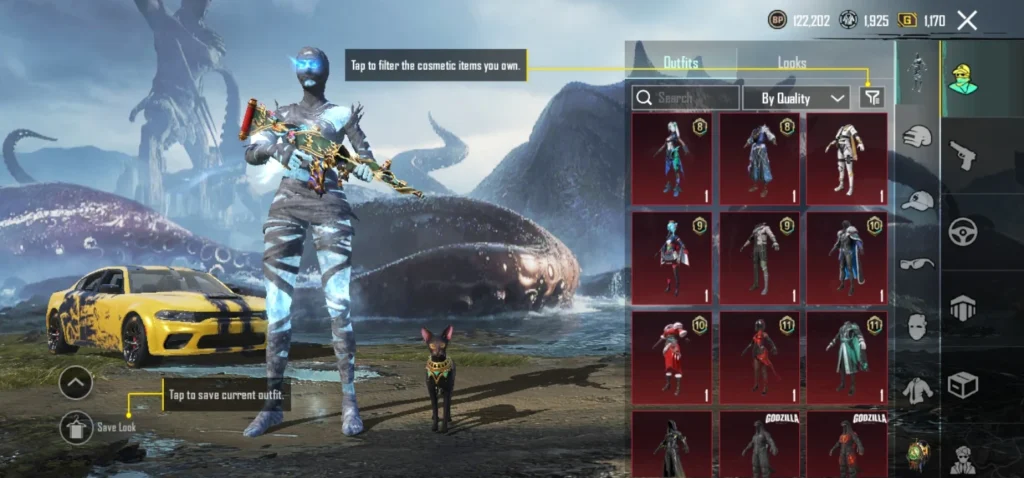Select the Outfits tab

point(681,62)
